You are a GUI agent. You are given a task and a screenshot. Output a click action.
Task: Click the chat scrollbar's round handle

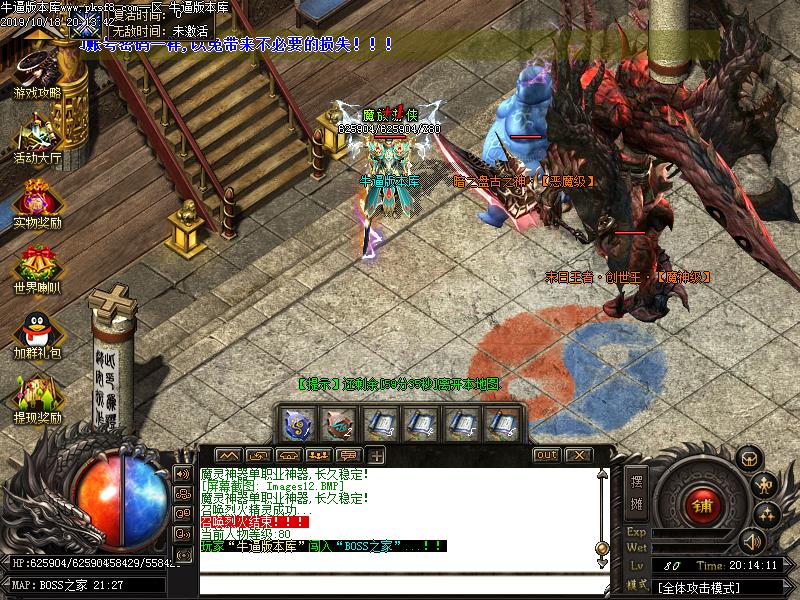(602, 548)
